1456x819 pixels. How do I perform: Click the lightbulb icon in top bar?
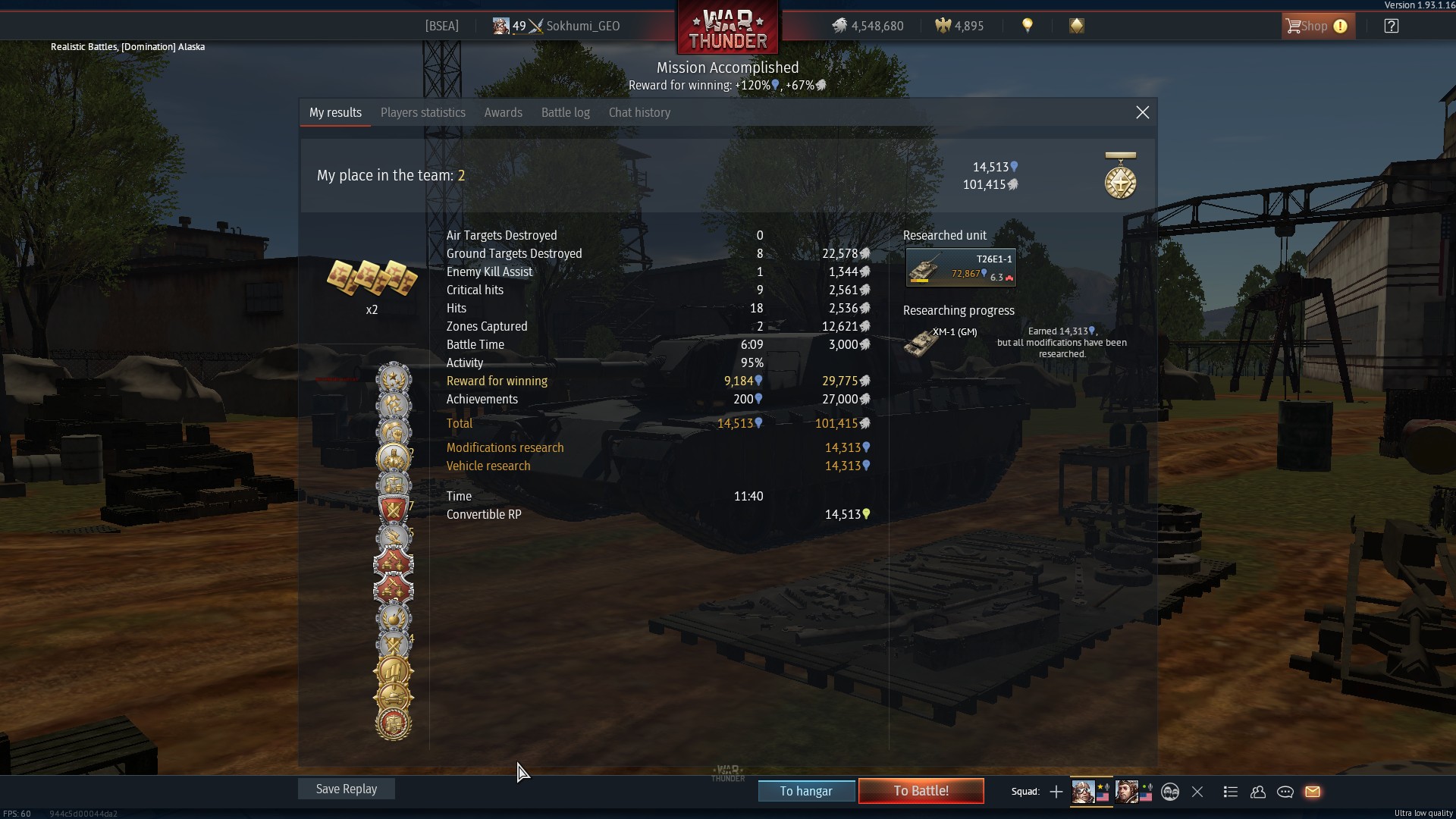[x=1028, y=26]
